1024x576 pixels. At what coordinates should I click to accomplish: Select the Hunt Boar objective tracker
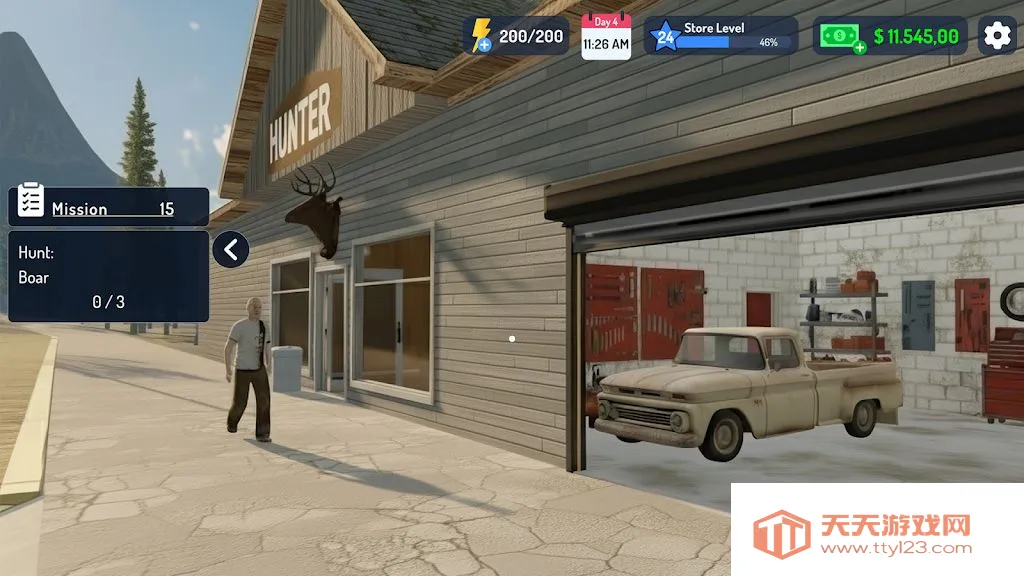[109, 276]
